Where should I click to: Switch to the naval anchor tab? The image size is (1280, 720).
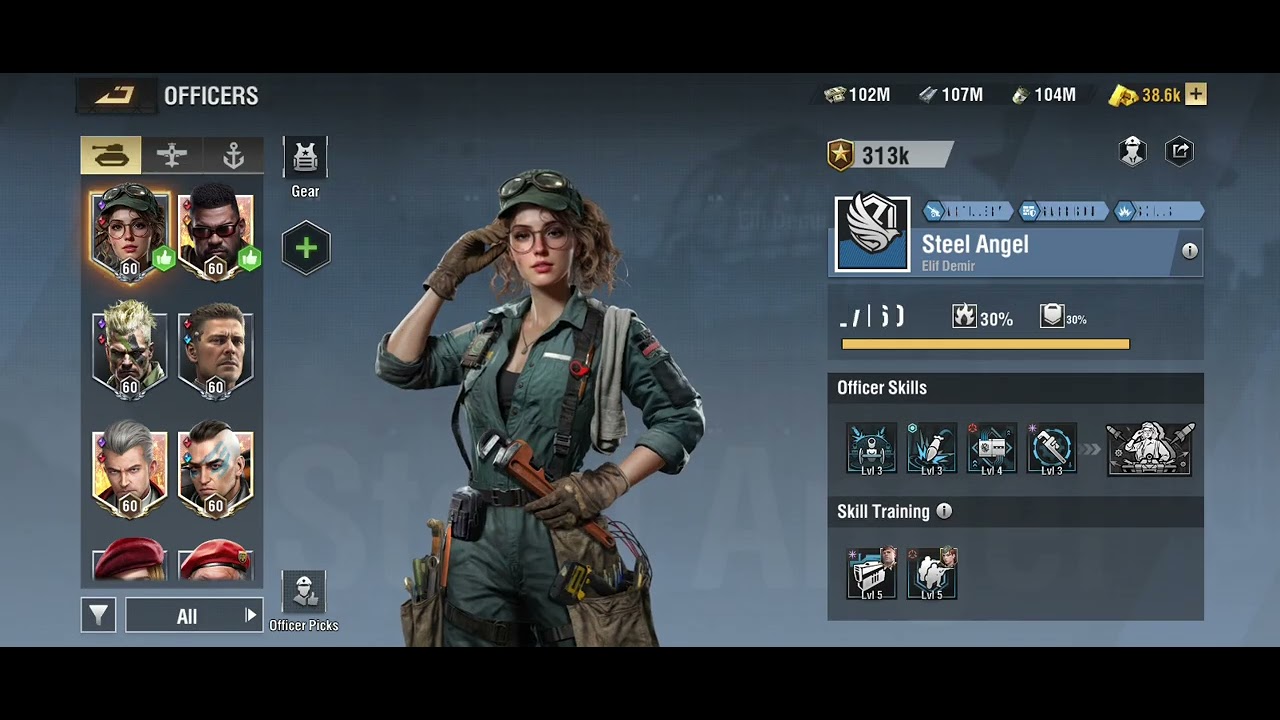pos(233,155)
